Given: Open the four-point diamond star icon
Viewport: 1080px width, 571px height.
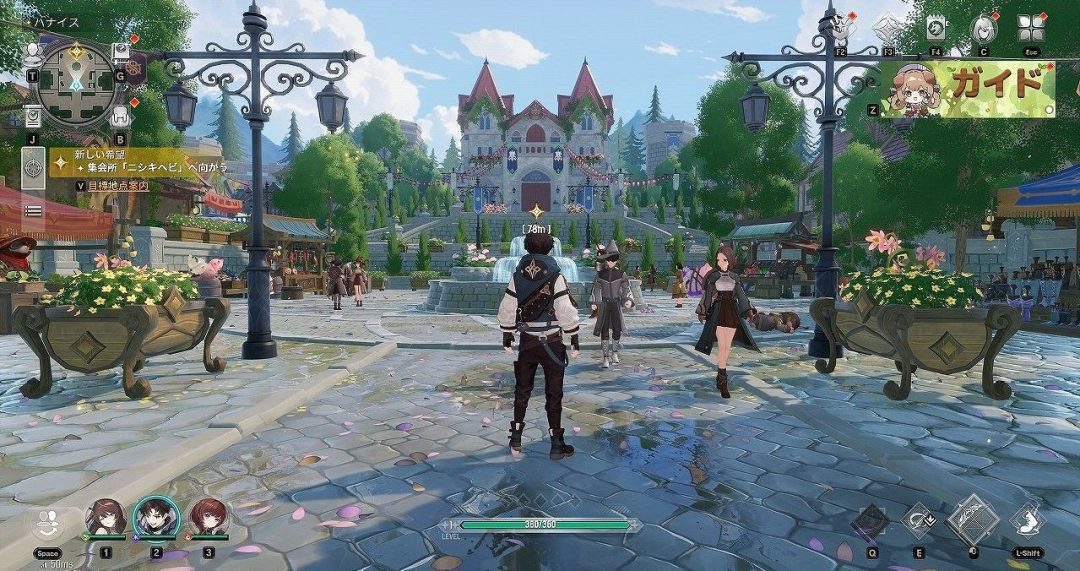Looking at the screenshot, I should (x=887, y=27).
